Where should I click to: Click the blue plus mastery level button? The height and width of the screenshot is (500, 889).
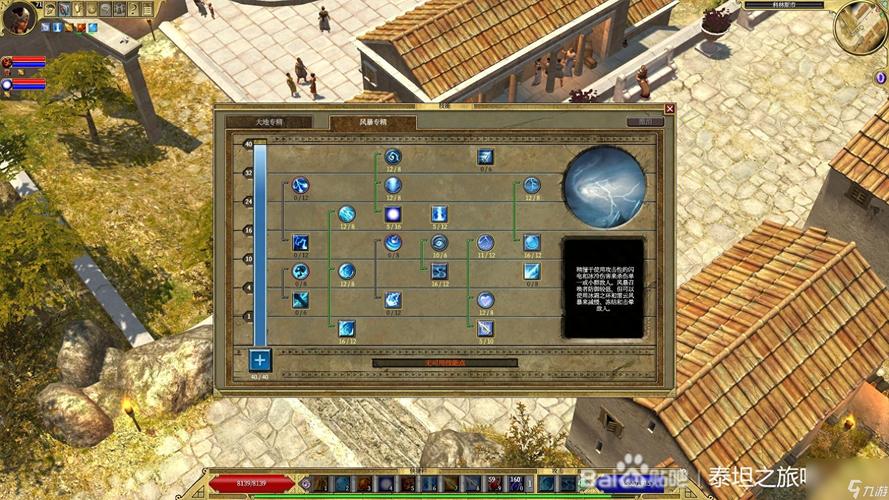point(260,360)
